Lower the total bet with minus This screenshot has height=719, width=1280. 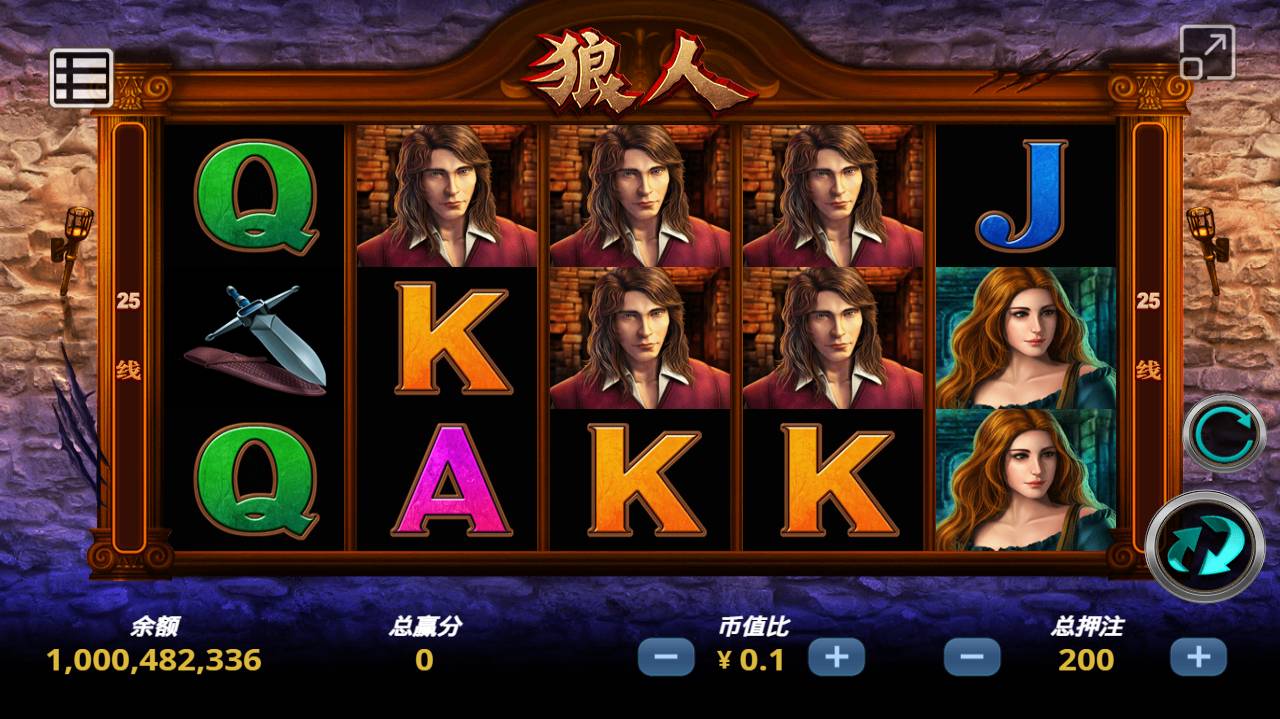[972, 657]
